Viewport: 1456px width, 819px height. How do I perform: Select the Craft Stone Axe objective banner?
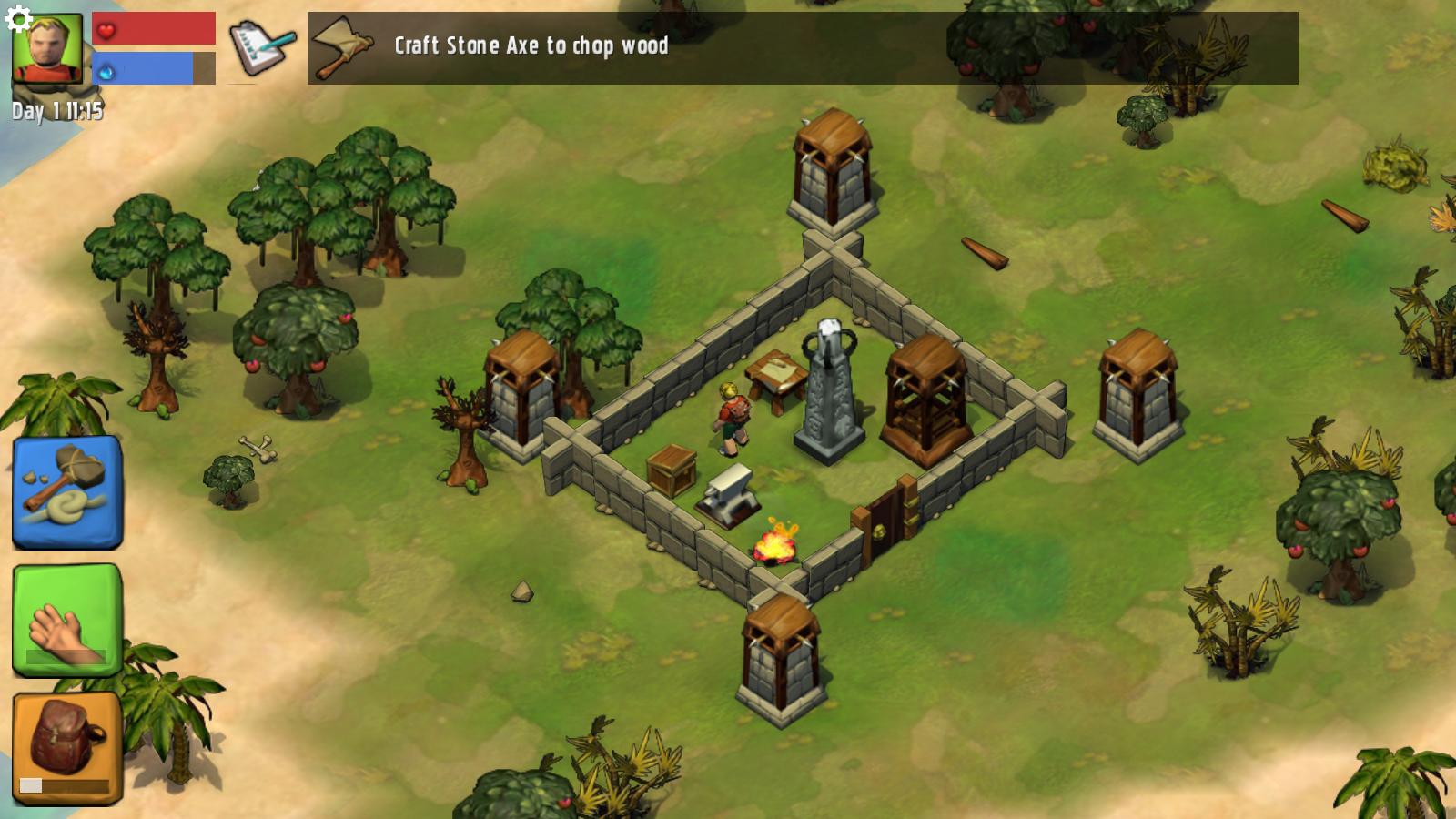tap(802, 48)
